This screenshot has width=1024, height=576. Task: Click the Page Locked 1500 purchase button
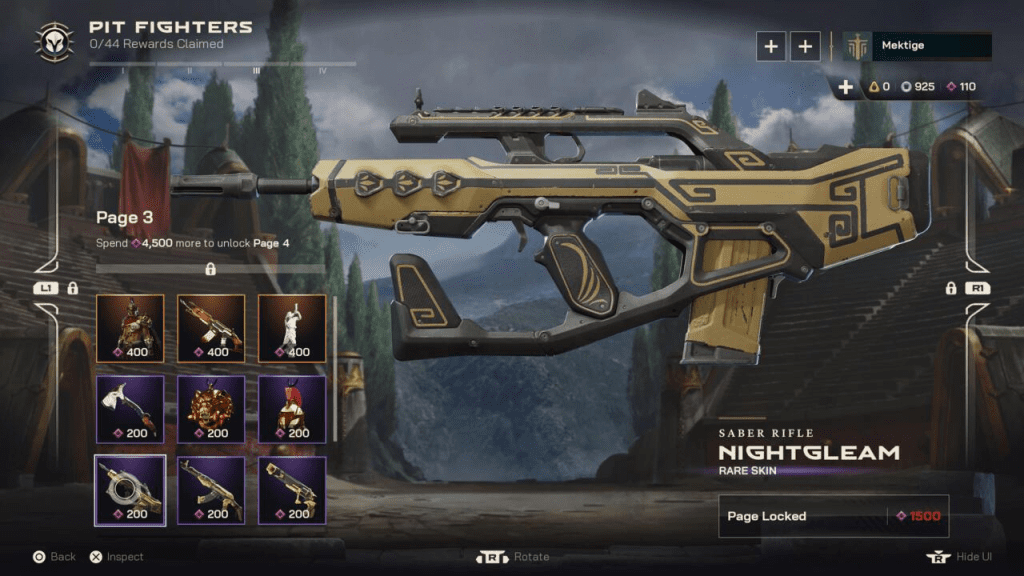[833, 516]
